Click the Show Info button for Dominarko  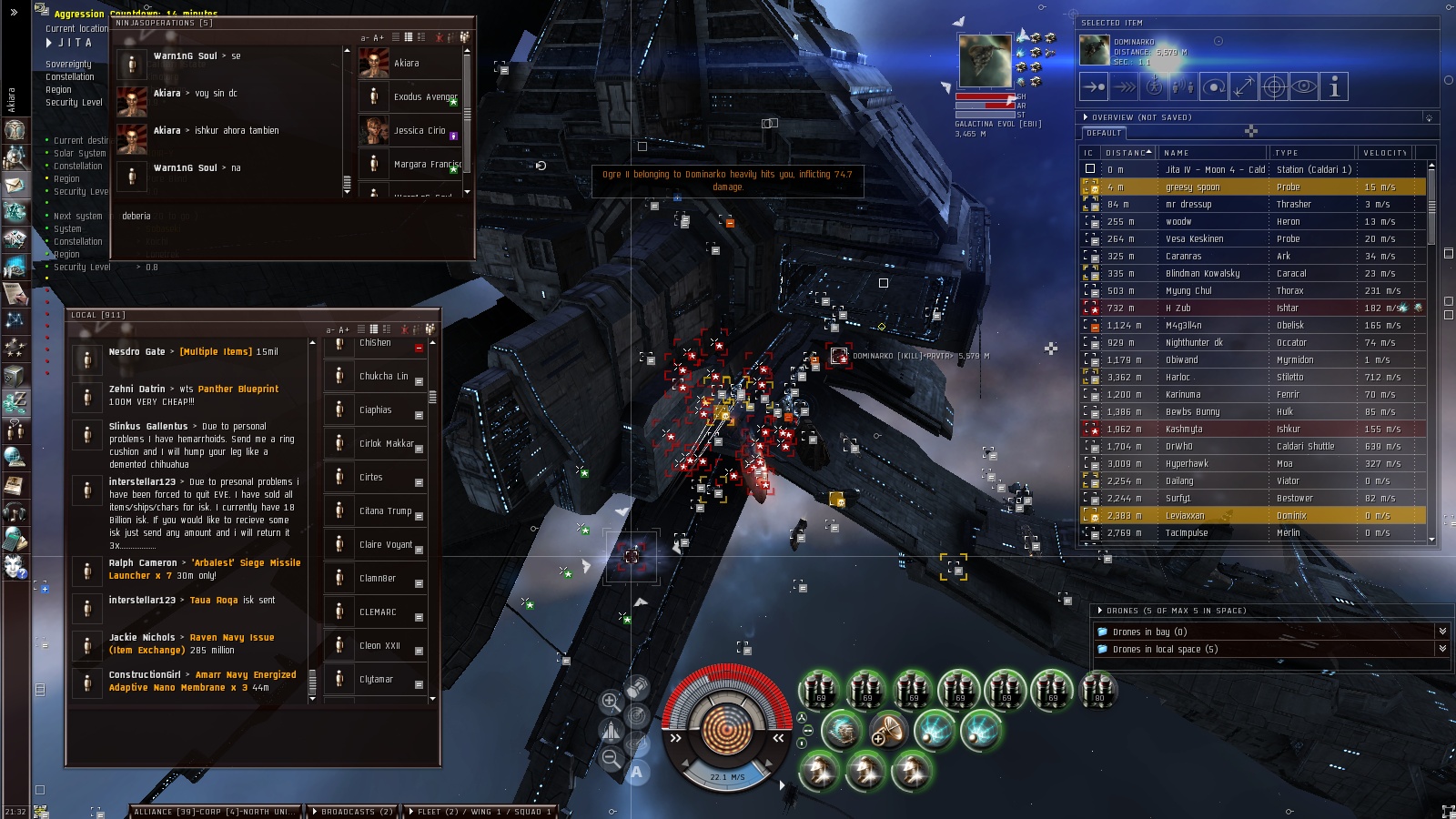(x=1334, y=87)
